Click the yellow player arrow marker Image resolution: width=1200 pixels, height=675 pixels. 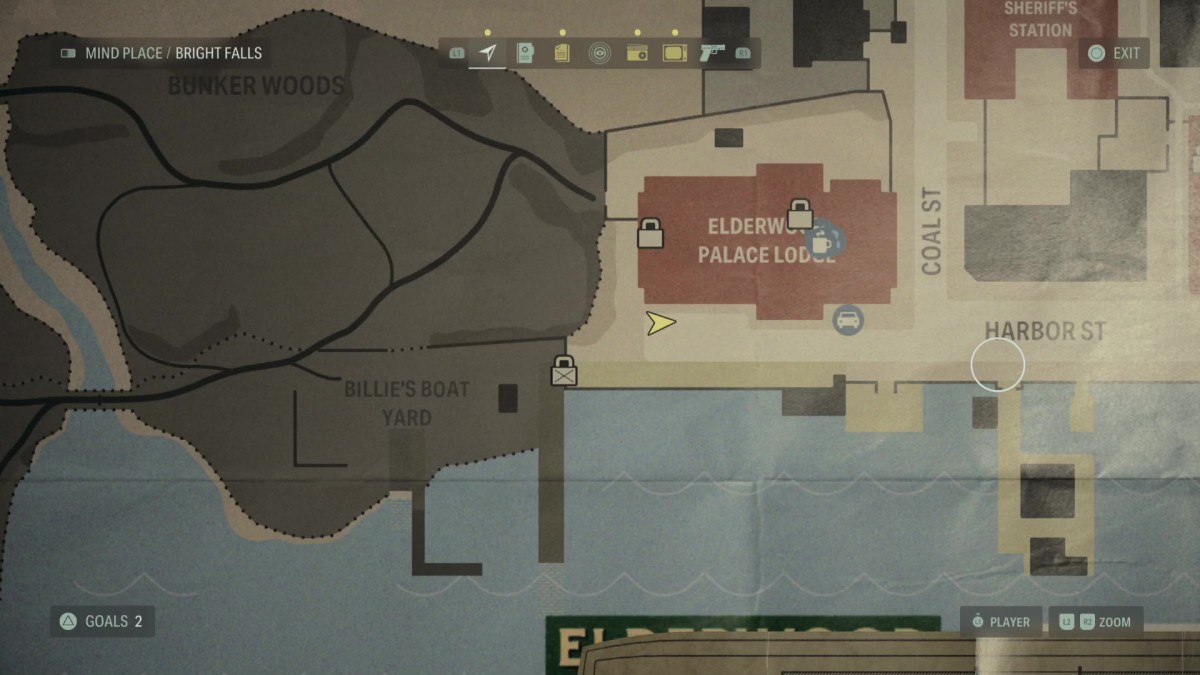660,323
